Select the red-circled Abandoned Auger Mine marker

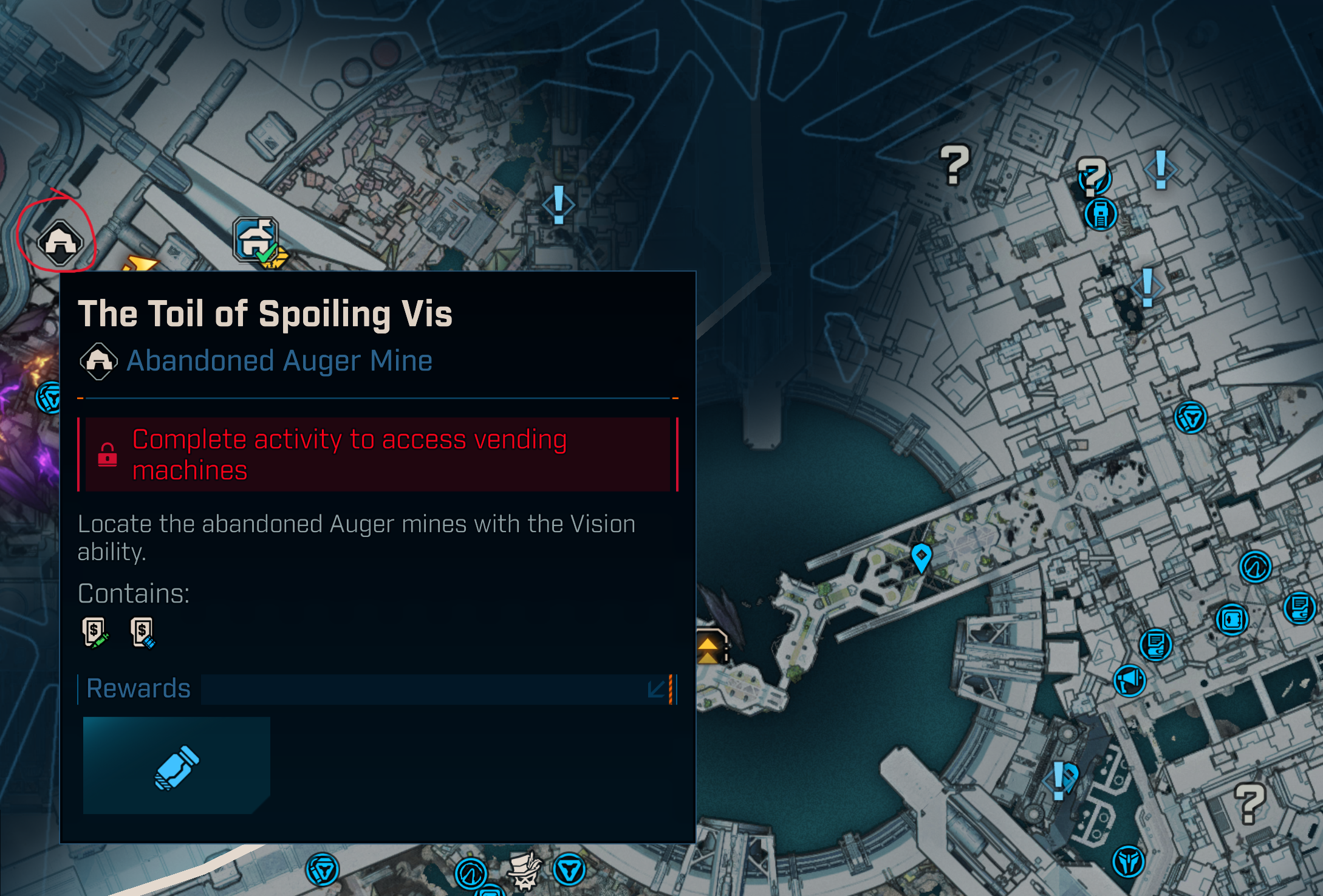click(60, 242)
